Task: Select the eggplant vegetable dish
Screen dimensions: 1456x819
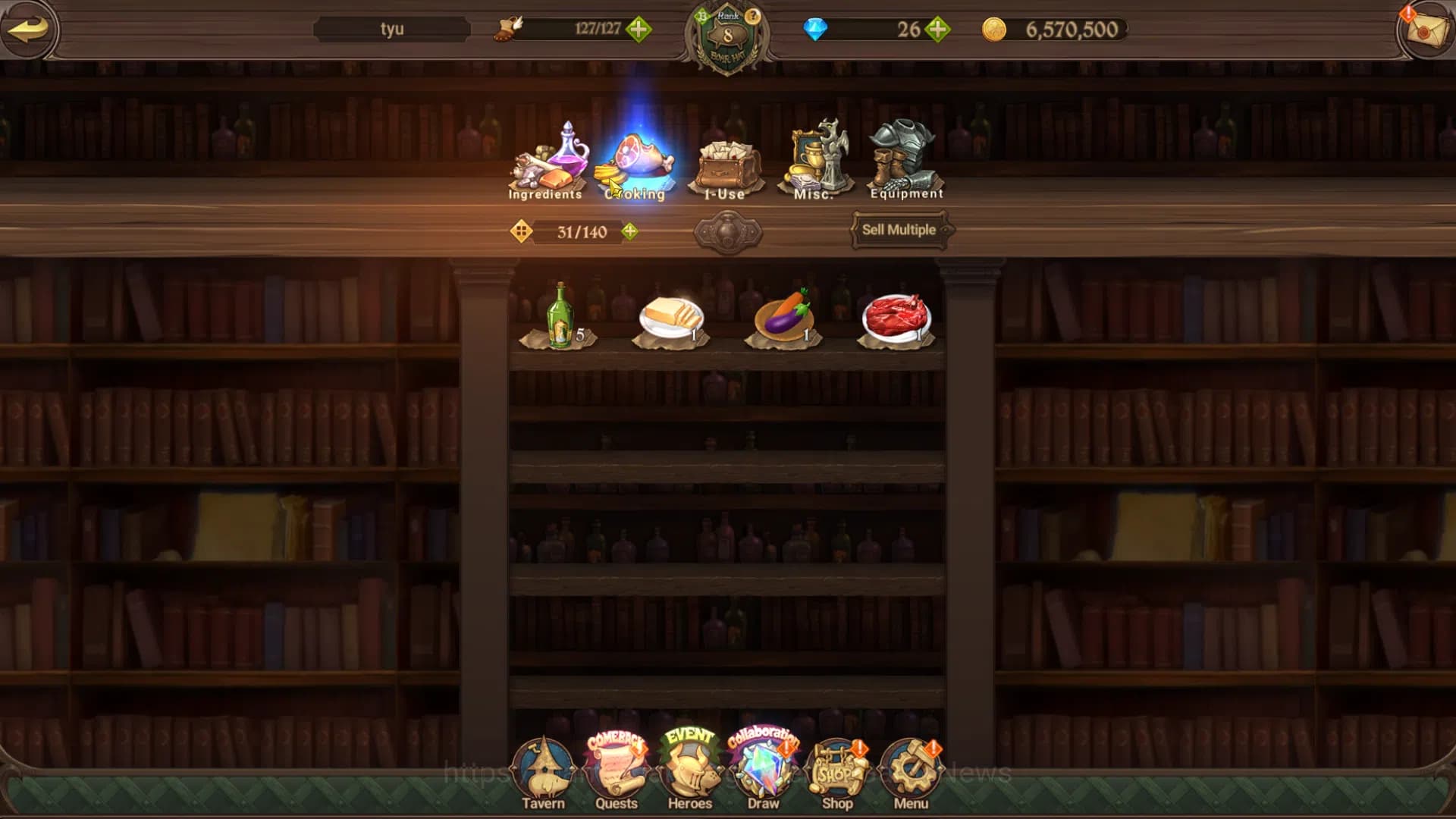Action: click(x=784, y=318)
